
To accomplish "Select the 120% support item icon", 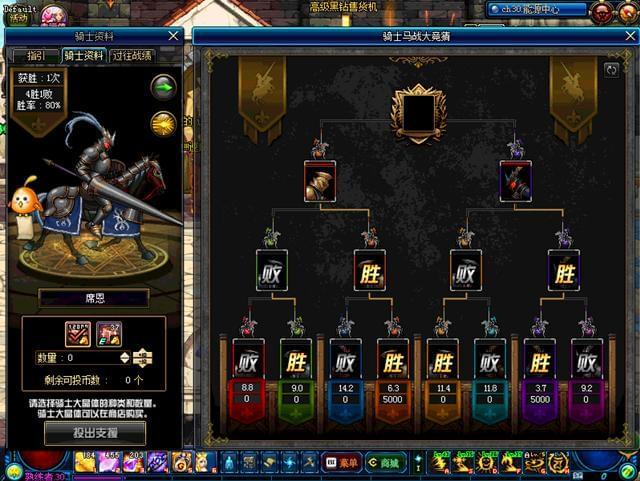I will click(x=78, y=334).
